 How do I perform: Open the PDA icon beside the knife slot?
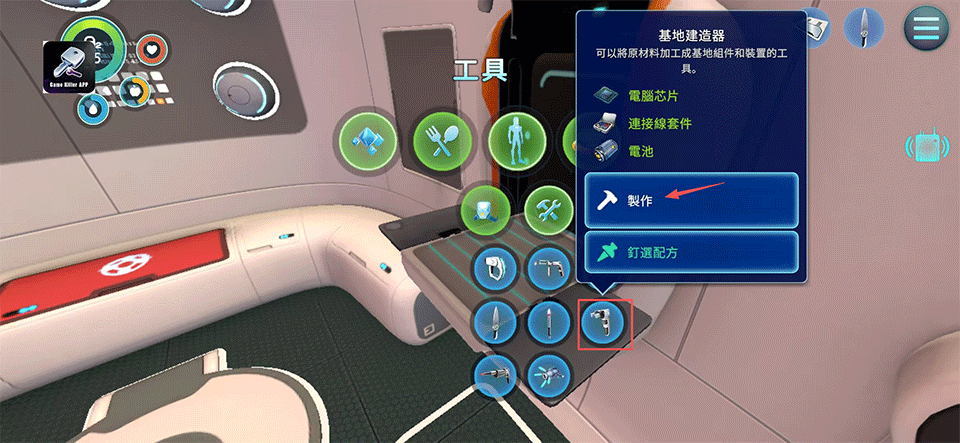pos(816,28)
